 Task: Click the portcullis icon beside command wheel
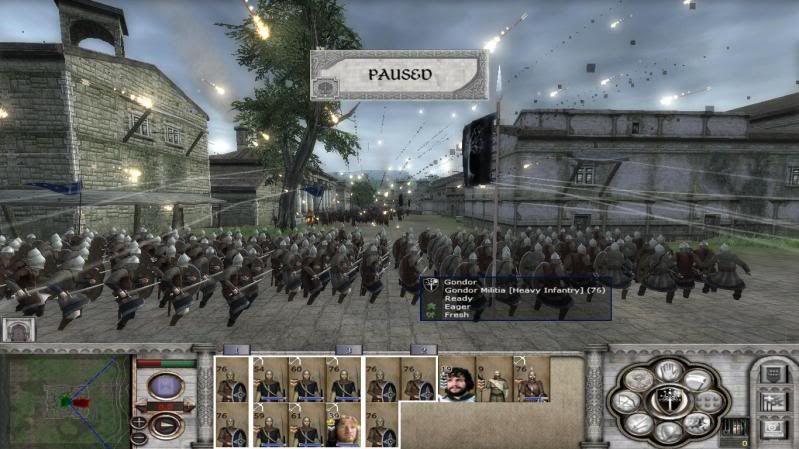coord(735,427)
